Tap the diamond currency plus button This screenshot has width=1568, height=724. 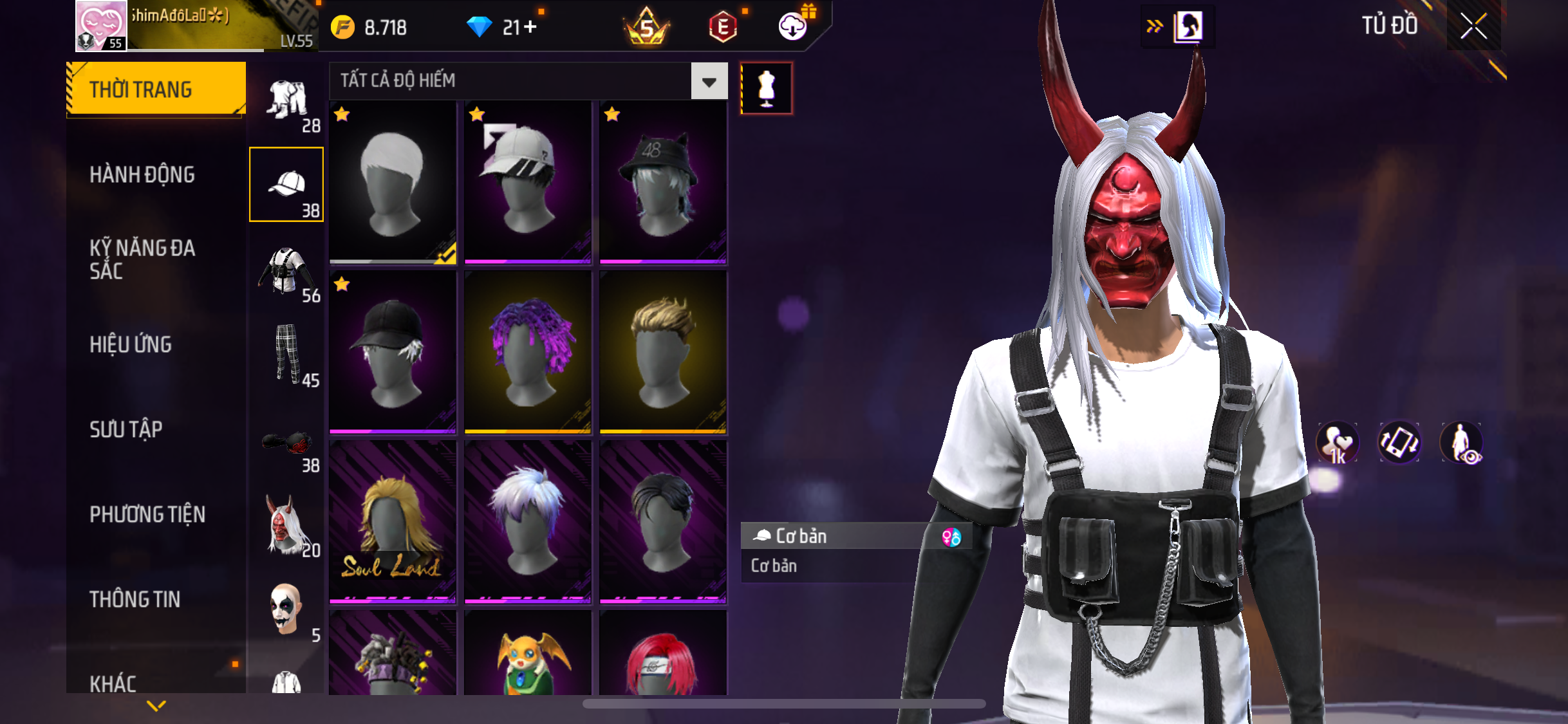(529, 27)
